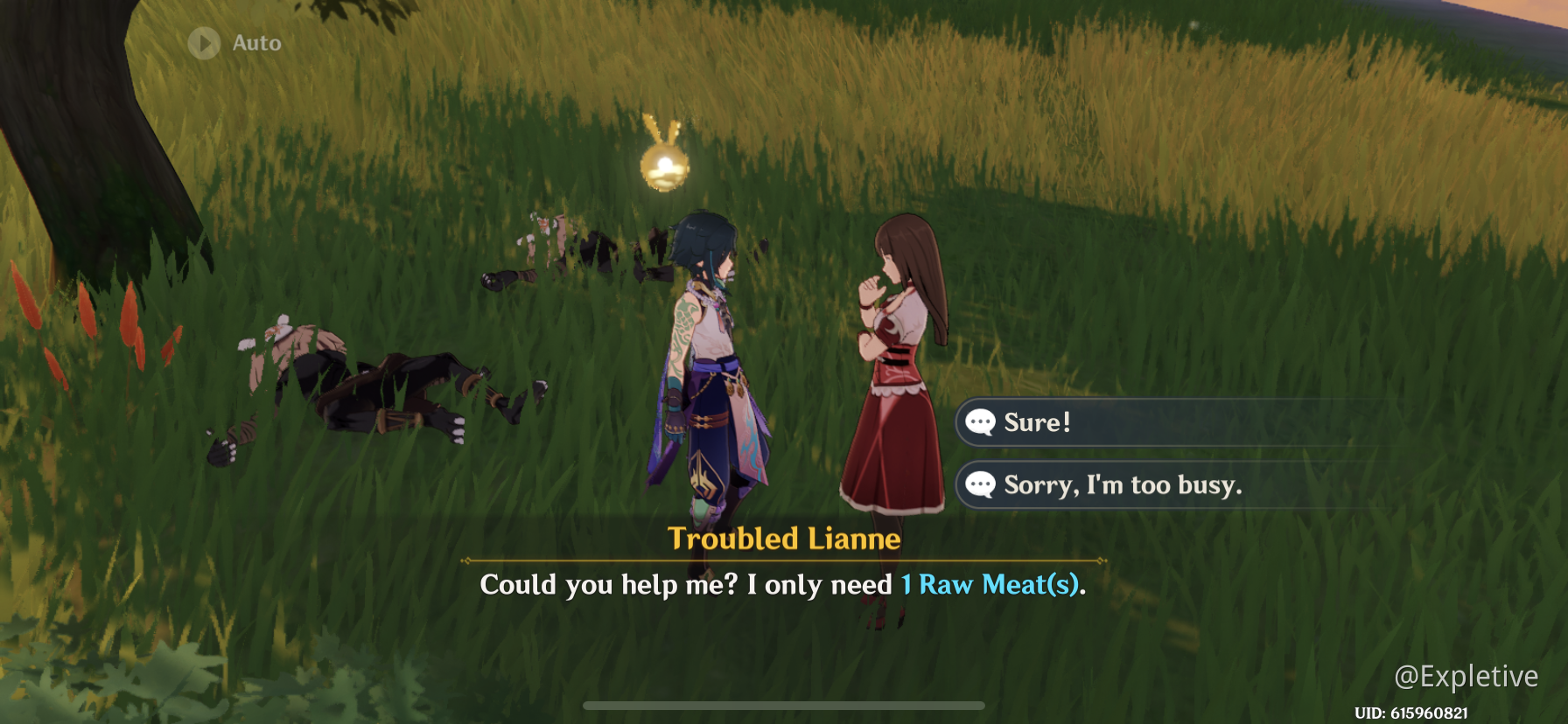Click the @Expletive watermark text
This screenshot has height=724, width=1568.
1466,676
